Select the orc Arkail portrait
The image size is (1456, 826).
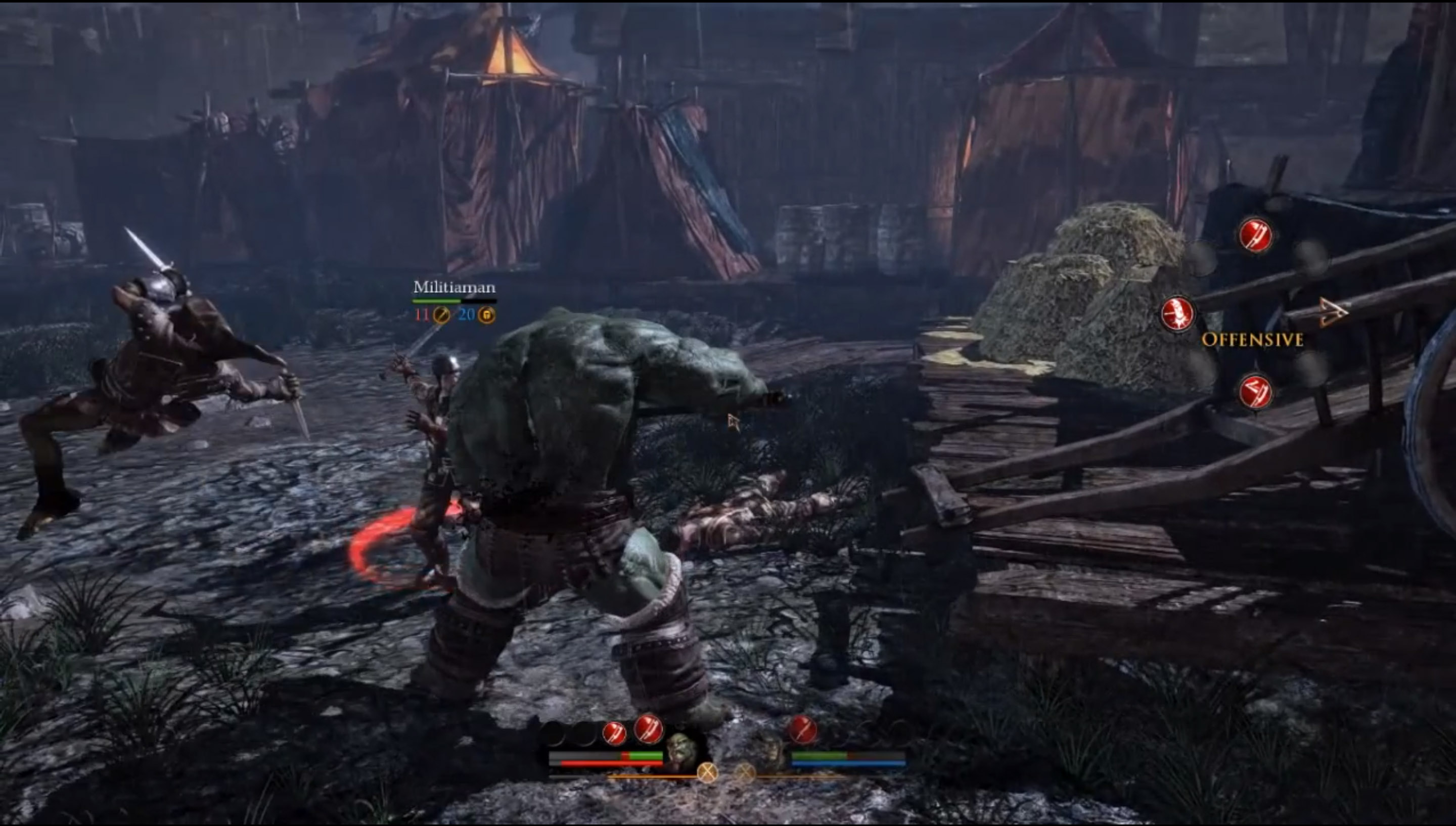682,750
